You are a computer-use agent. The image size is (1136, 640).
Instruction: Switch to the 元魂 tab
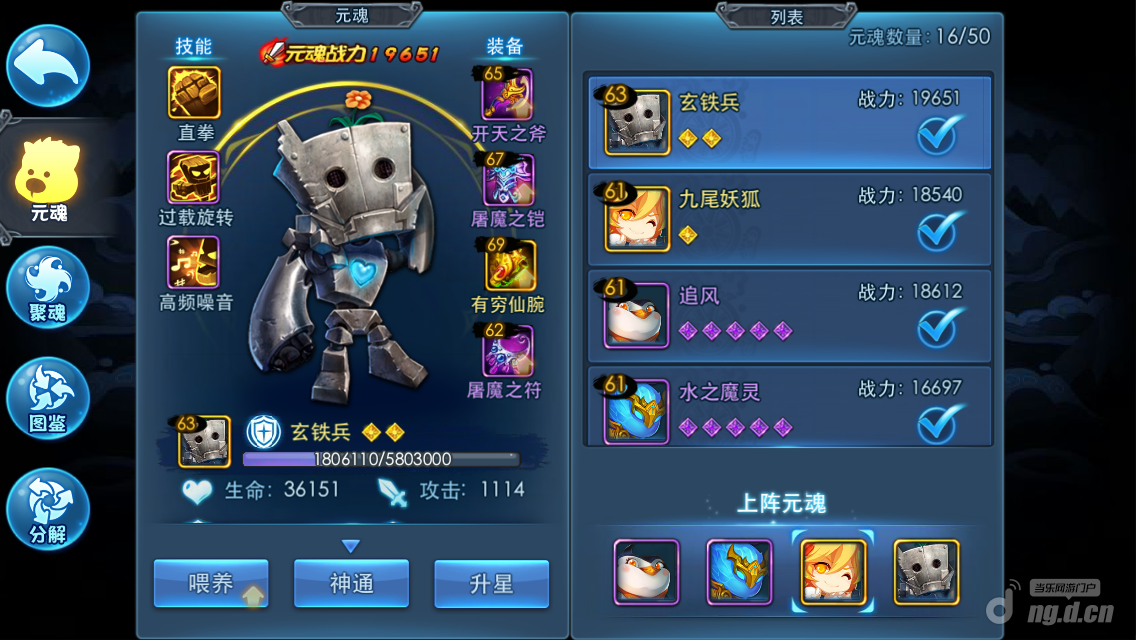tap(48, 182)
